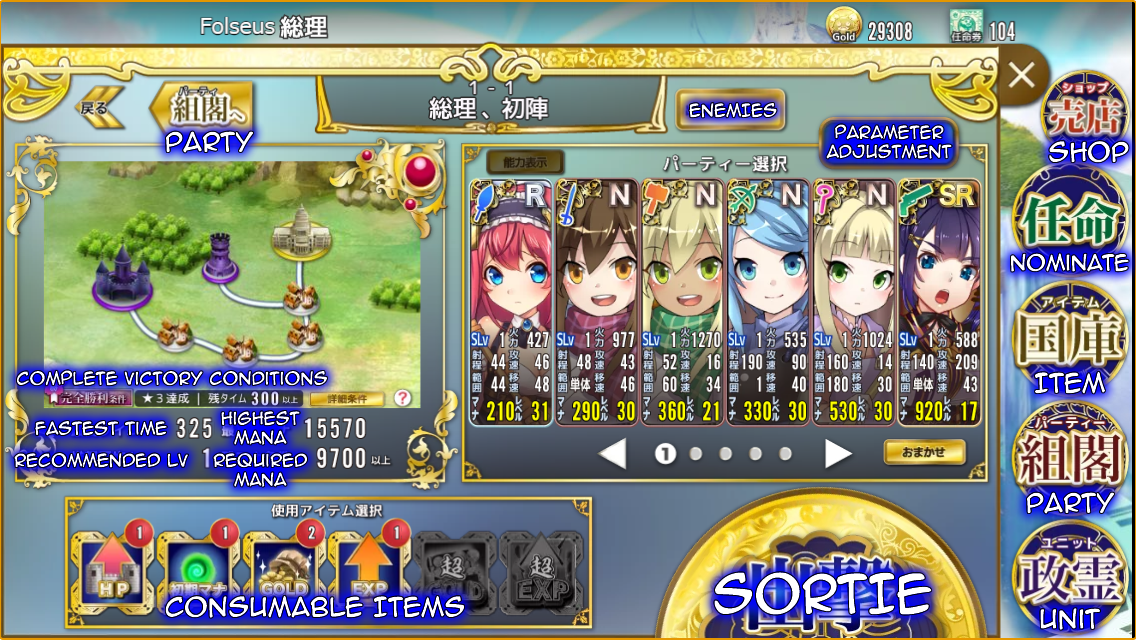Go to the next party page arrow

(x=837, y=454)
